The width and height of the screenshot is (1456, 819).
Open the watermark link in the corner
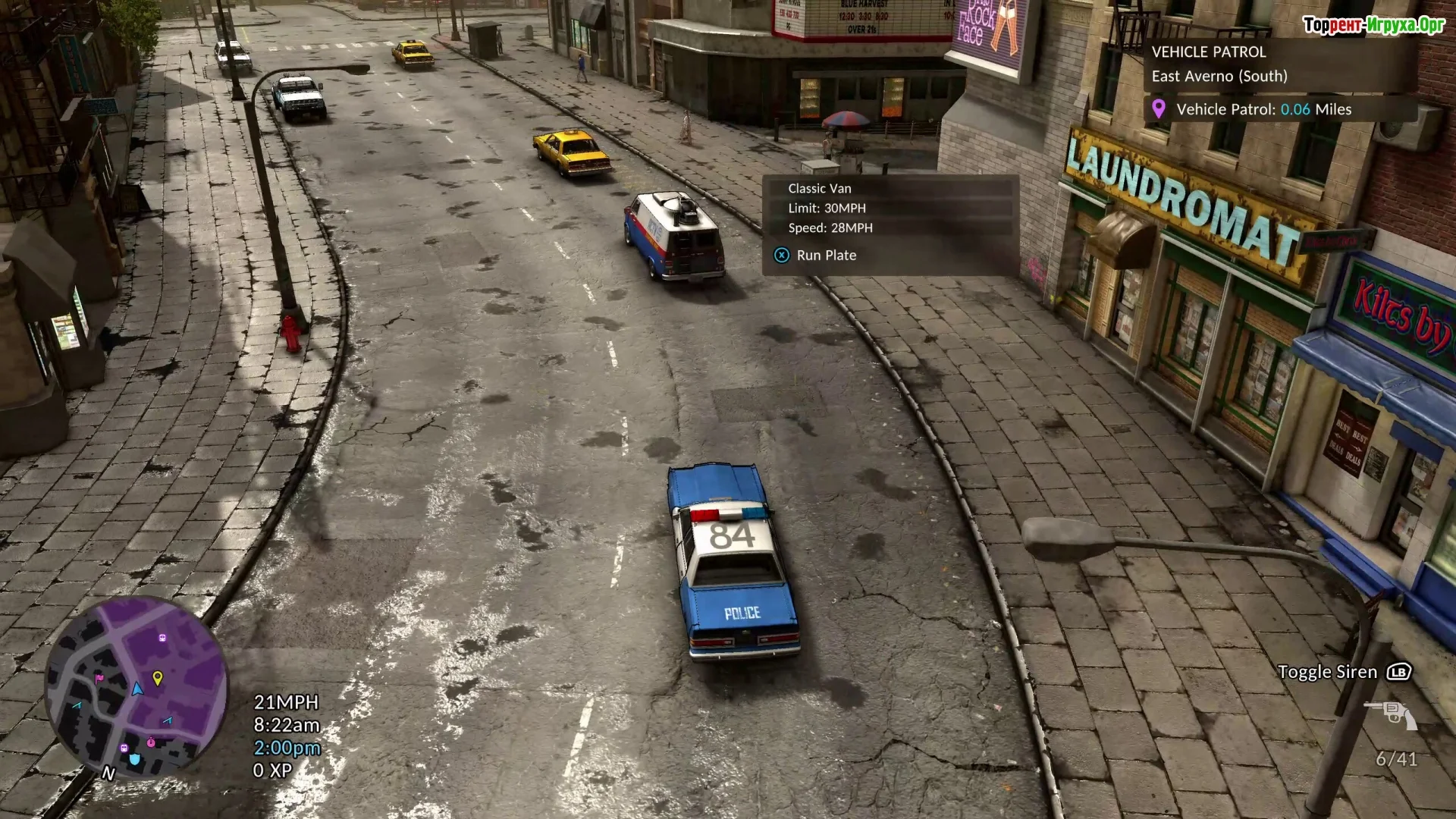1373,25
